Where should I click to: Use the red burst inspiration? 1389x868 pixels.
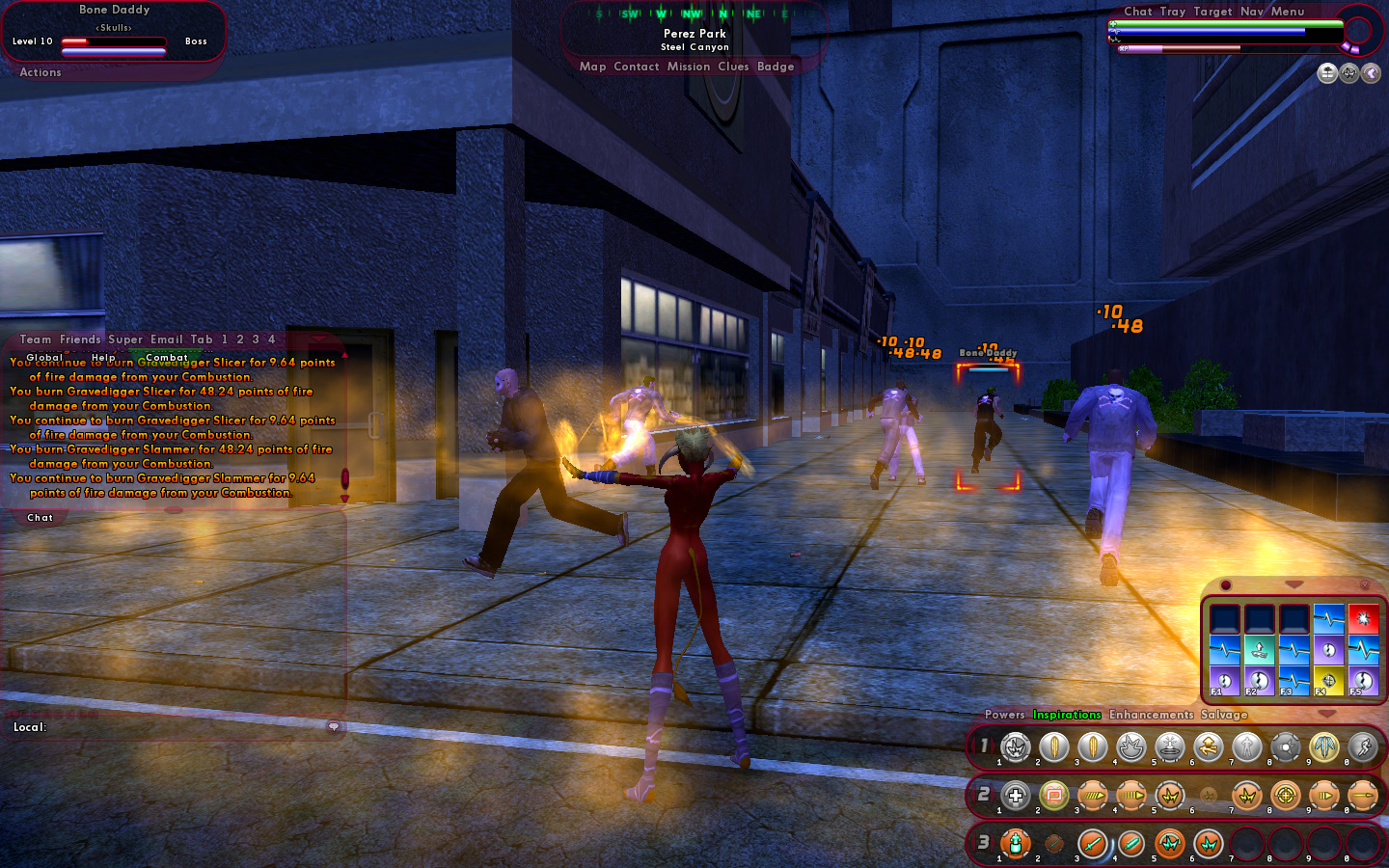(x=1363, y=618)
